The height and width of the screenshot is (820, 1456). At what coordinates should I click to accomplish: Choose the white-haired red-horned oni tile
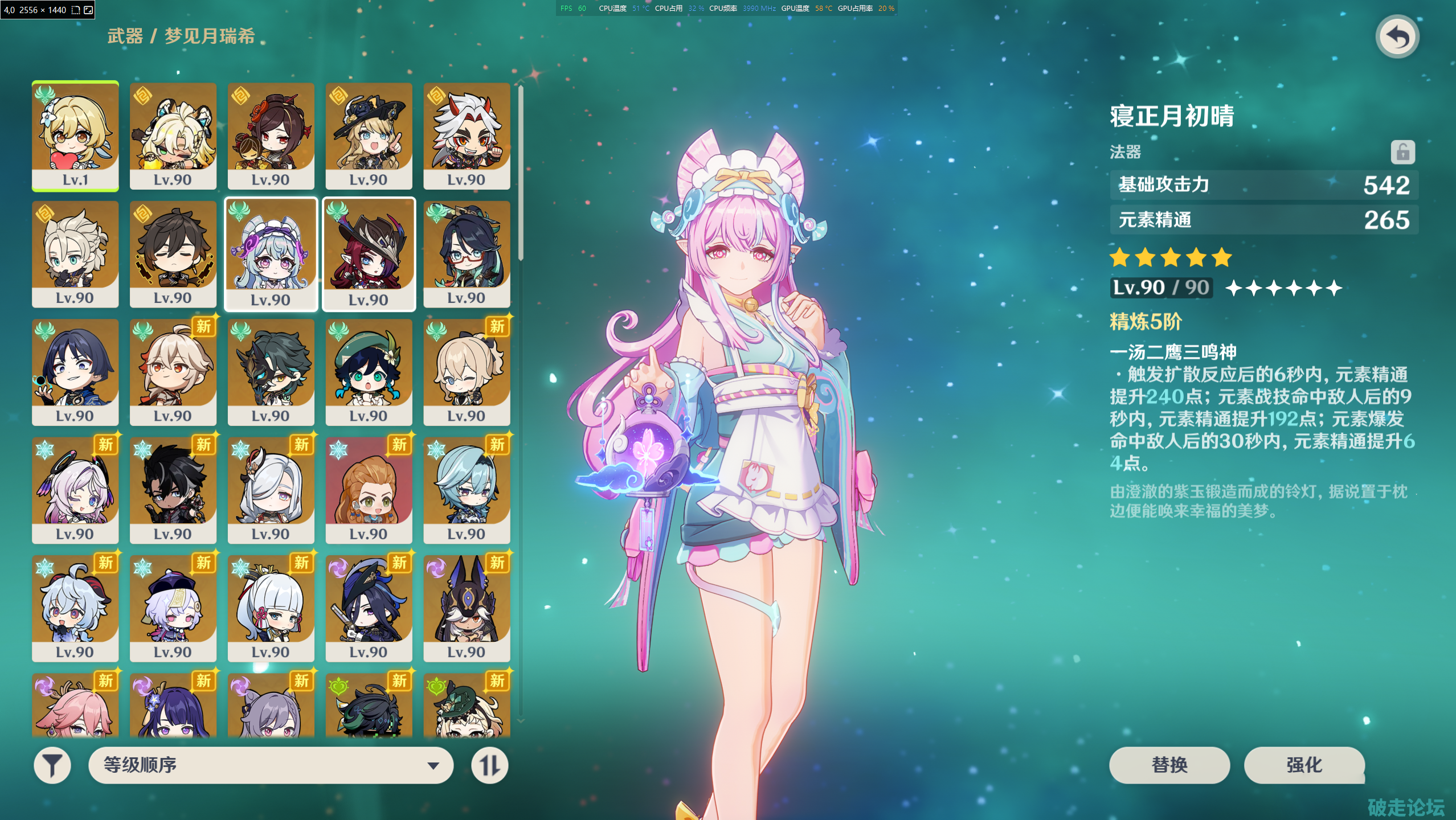point(467,136)
